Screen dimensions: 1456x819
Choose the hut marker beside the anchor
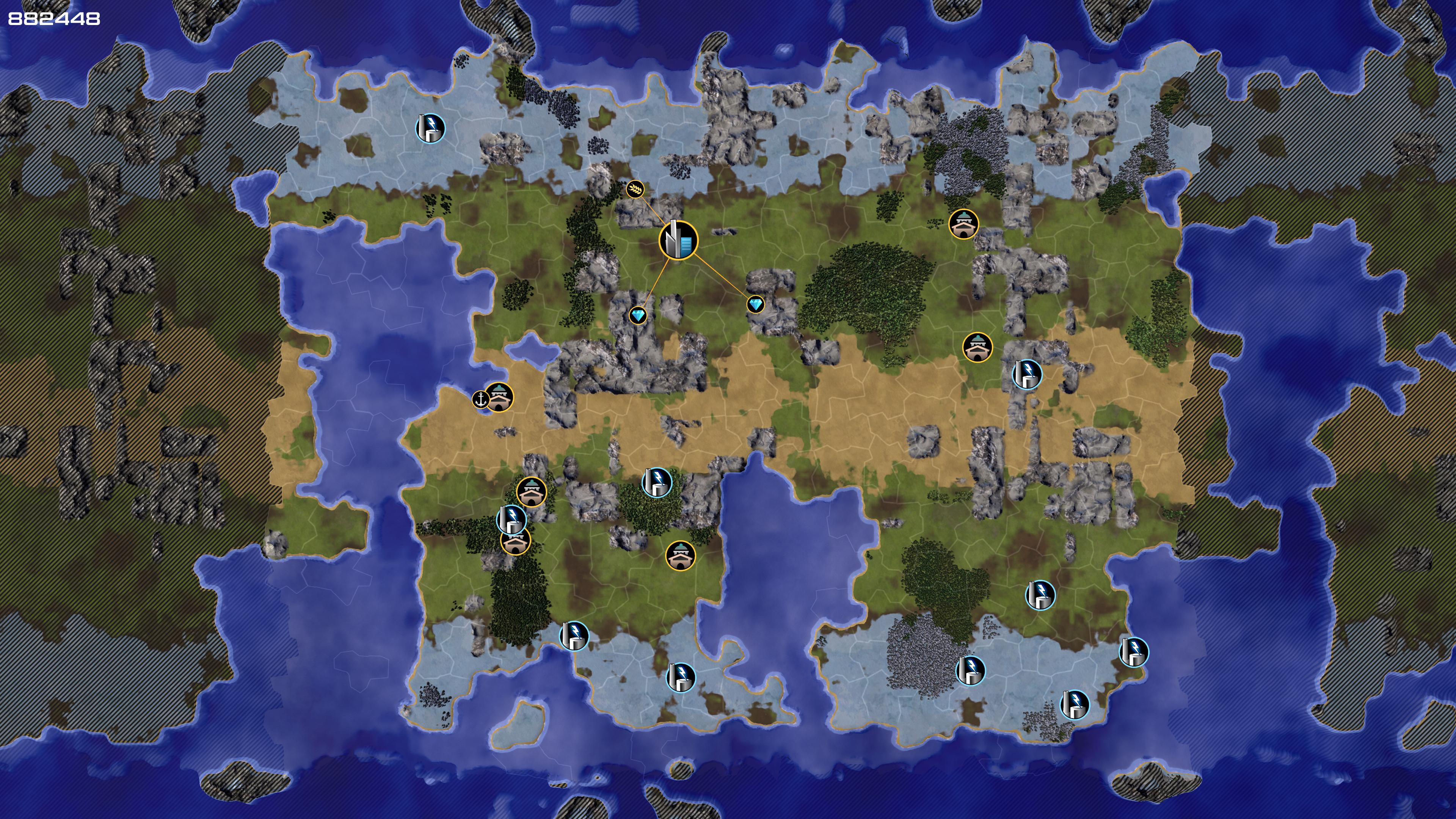[x=500, y=397]
